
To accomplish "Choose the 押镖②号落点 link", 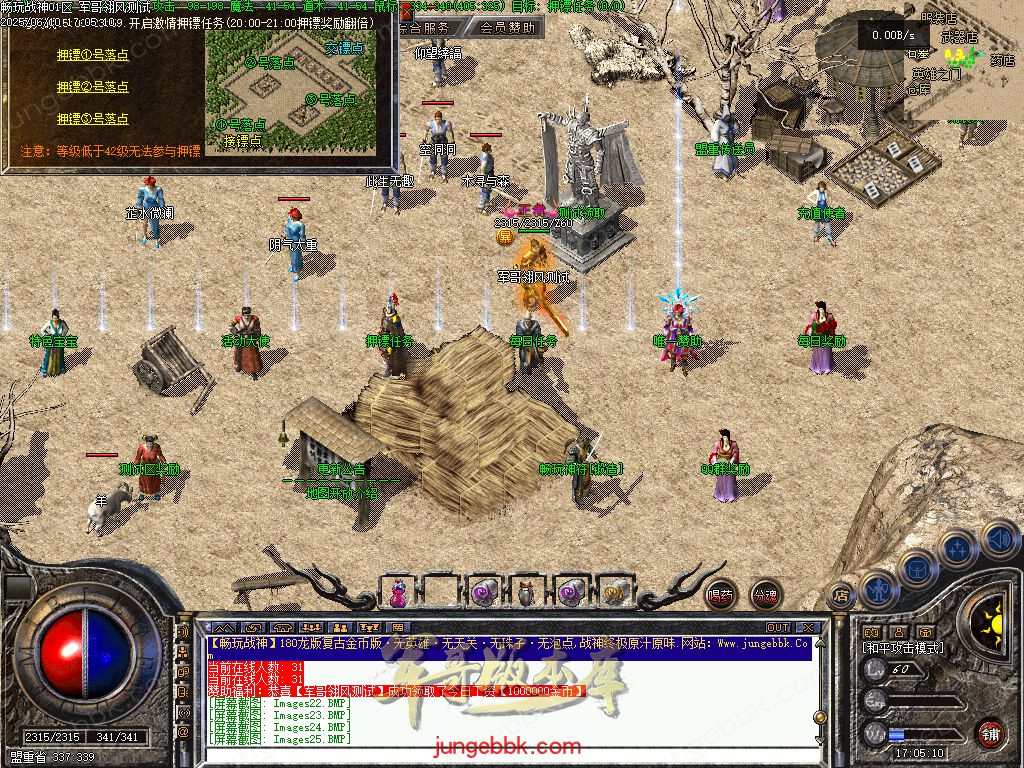I will click(x=93, y=87).
